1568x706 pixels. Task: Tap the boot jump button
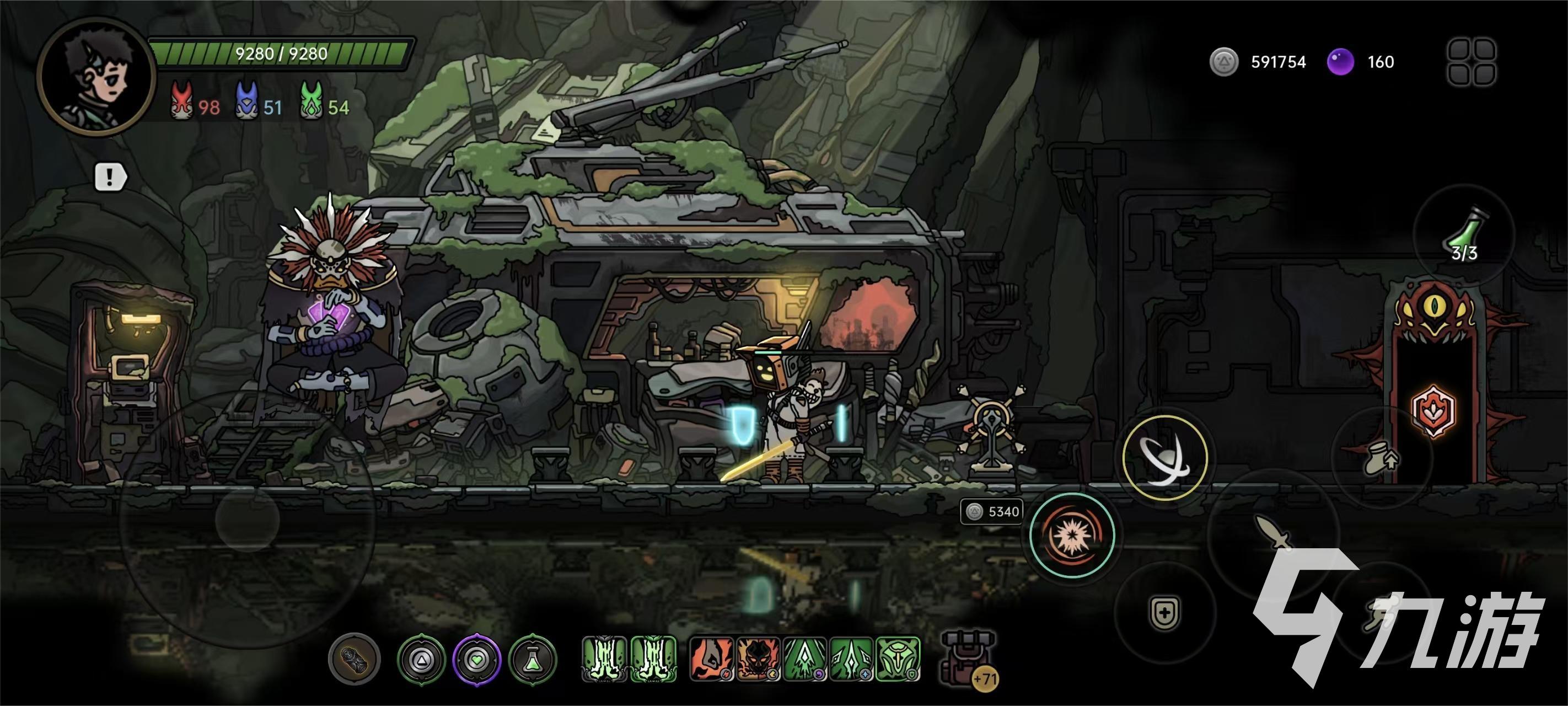(x=1382, y=458)
